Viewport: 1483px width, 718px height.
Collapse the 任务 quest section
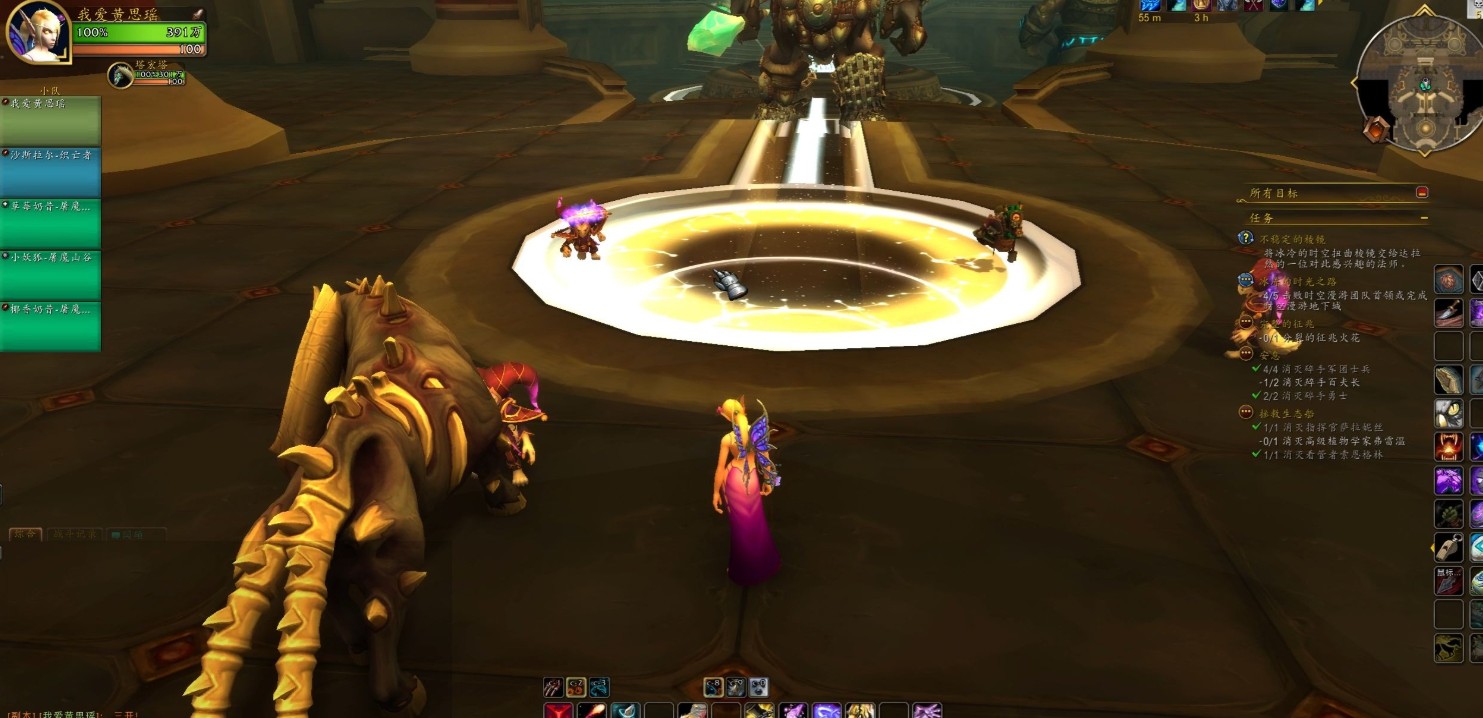(x=1424, y=218)
